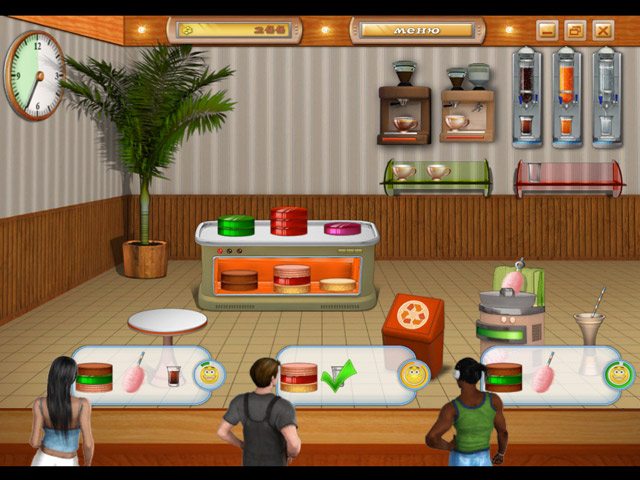Grab the milkshake glass with straw
The width and height of the screenshot is (640, 480).
pyautogui.click(x=589, y=325)
